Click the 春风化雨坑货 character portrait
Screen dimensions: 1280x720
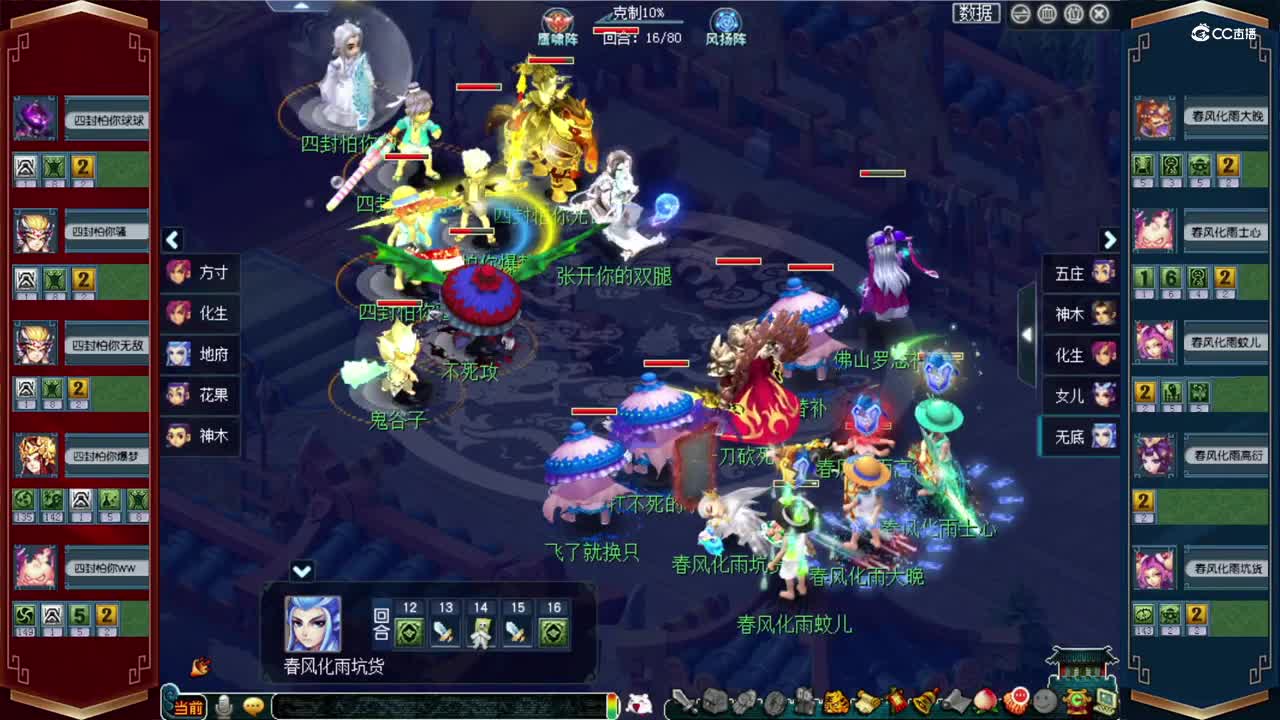click(x=310, y=625)
